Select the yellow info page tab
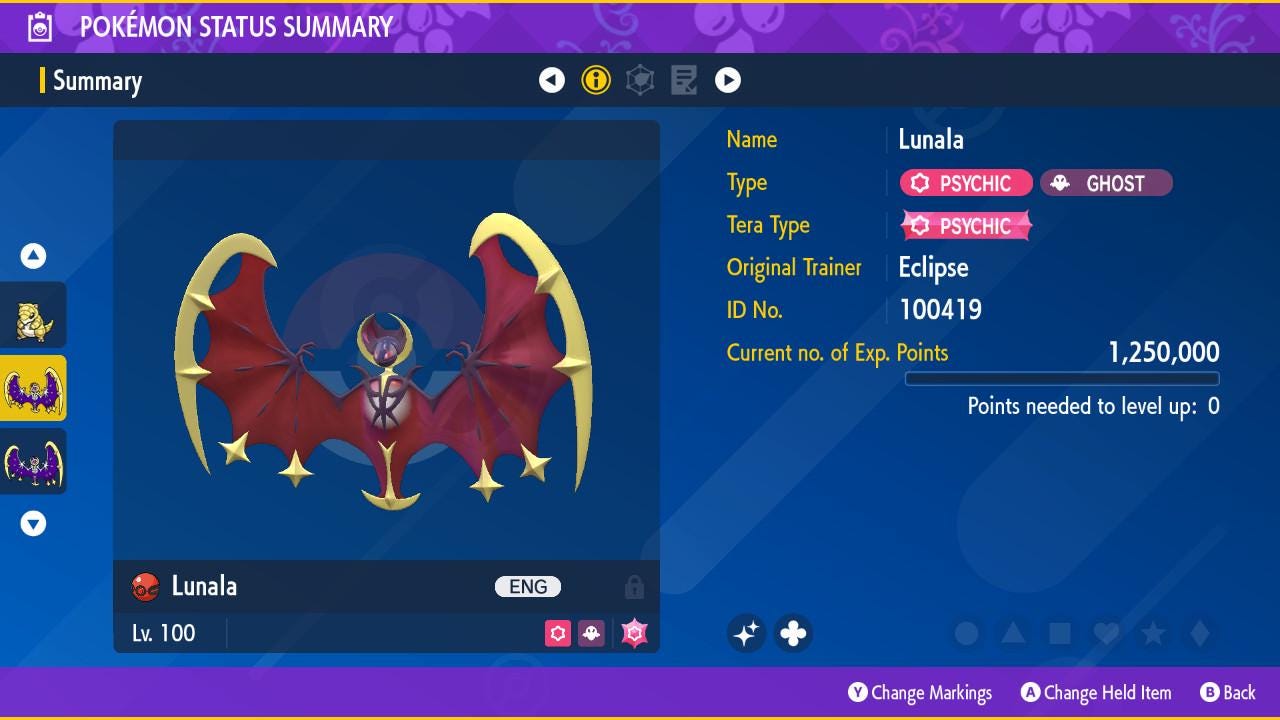This screenshot has width=1280, height=720. click(x=596, y=80)
